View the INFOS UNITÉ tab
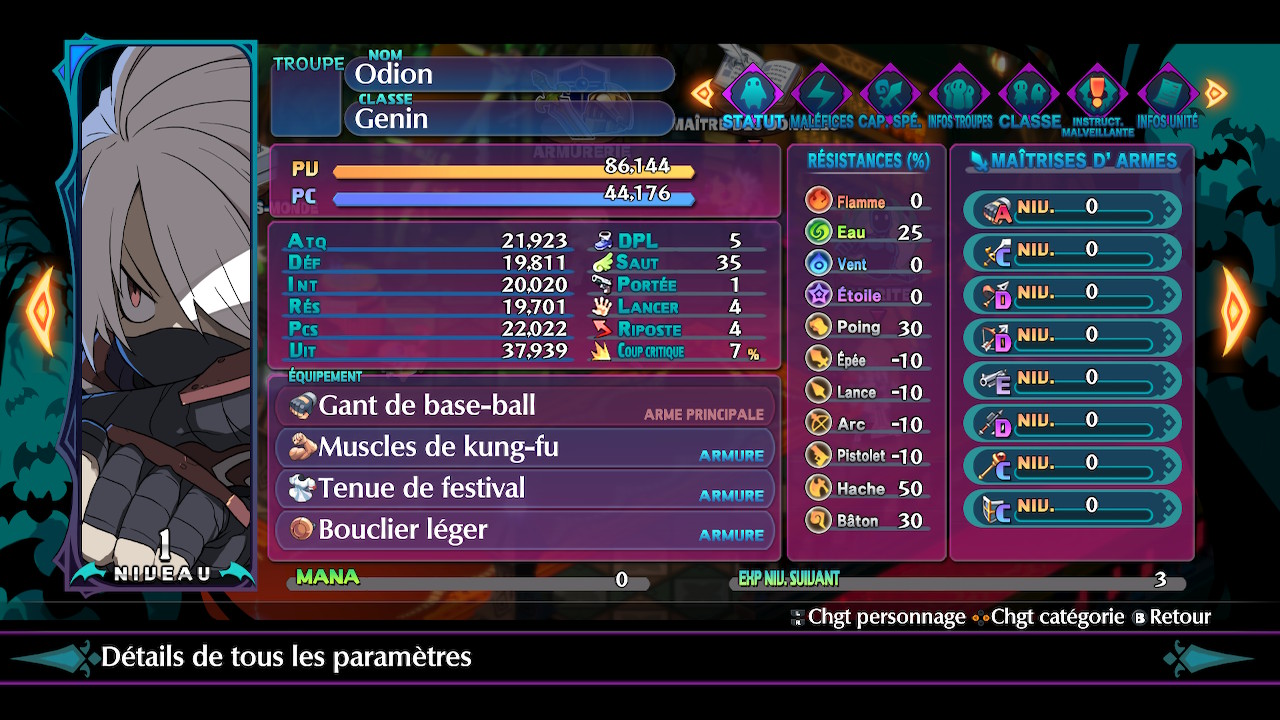The width and height of the screenshot is (1280, 720). click(x=1167, y=96)
